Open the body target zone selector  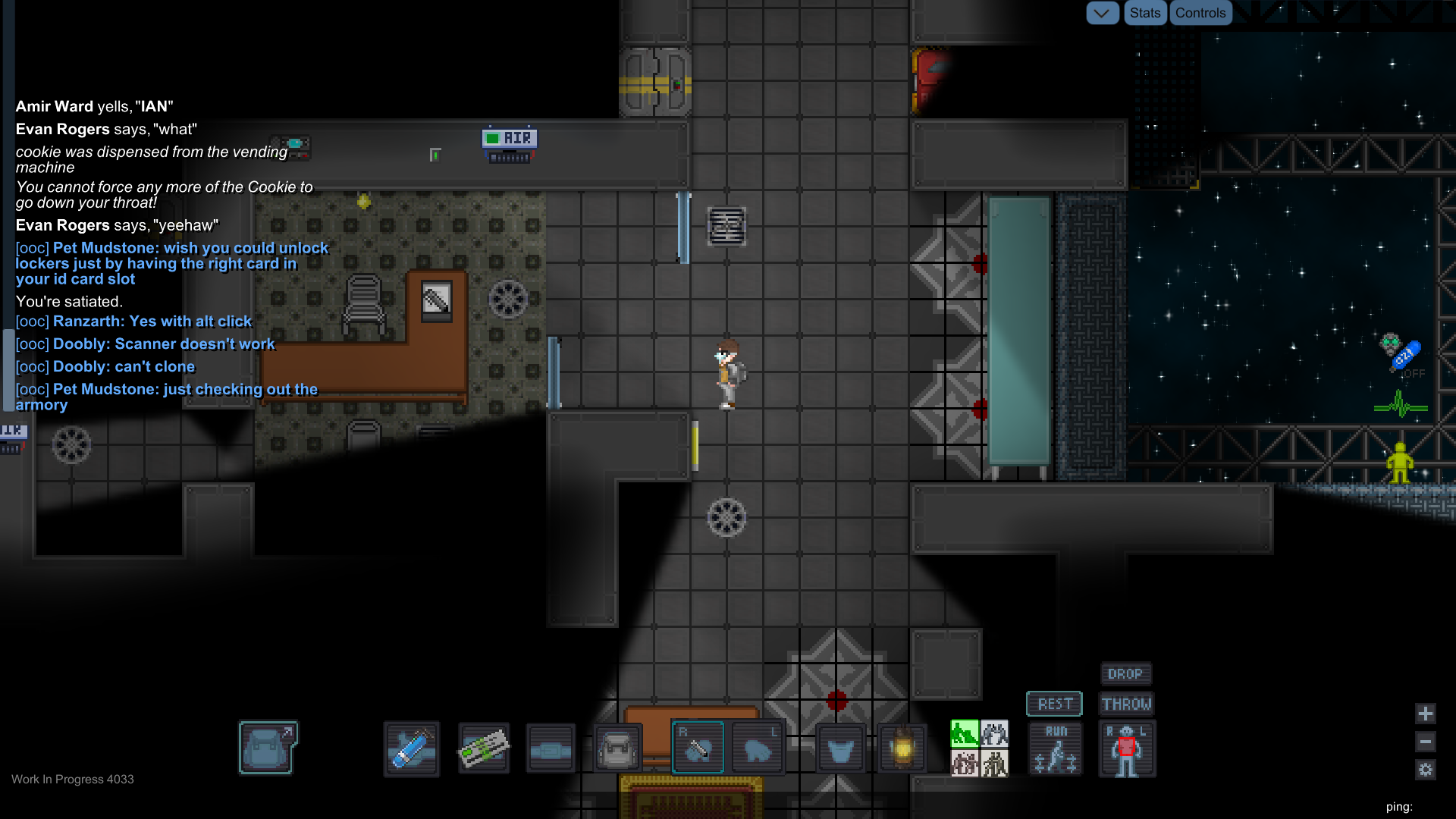[x=1127, y=749]
